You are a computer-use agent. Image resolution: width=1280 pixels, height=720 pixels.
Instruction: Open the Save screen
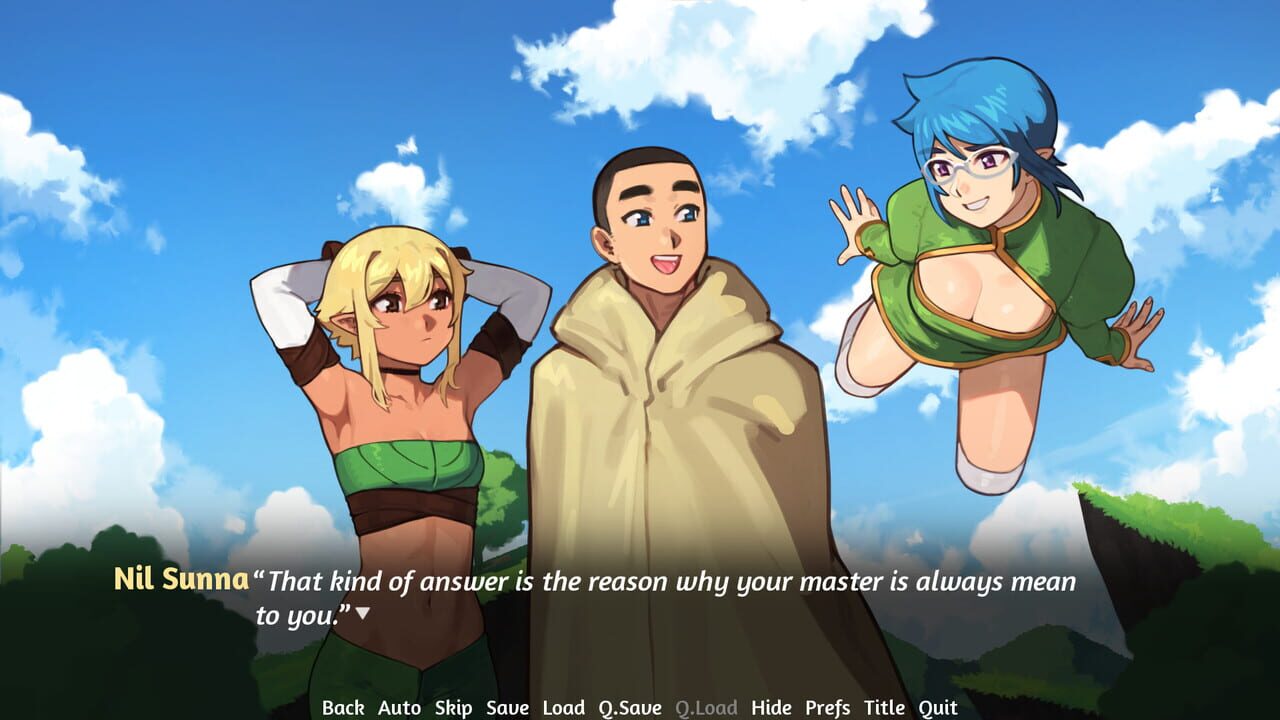[x=509, y=707]
